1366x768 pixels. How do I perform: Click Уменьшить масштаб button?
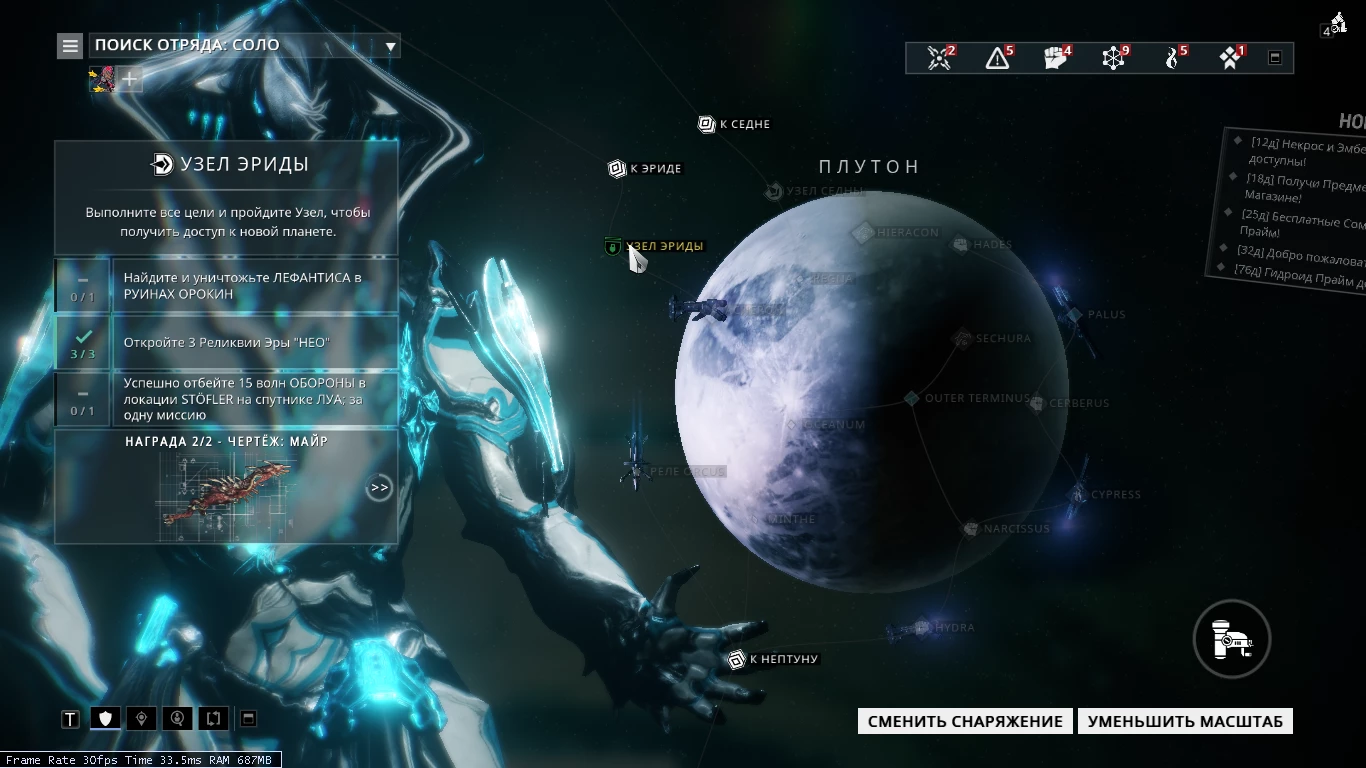pos(1185,721)
